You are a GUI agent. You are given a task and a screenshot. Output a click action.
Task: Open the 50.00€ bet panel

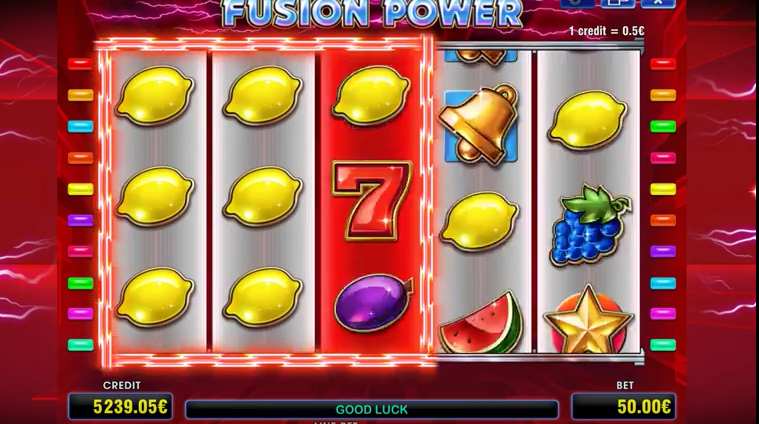(x=621, y=406)
